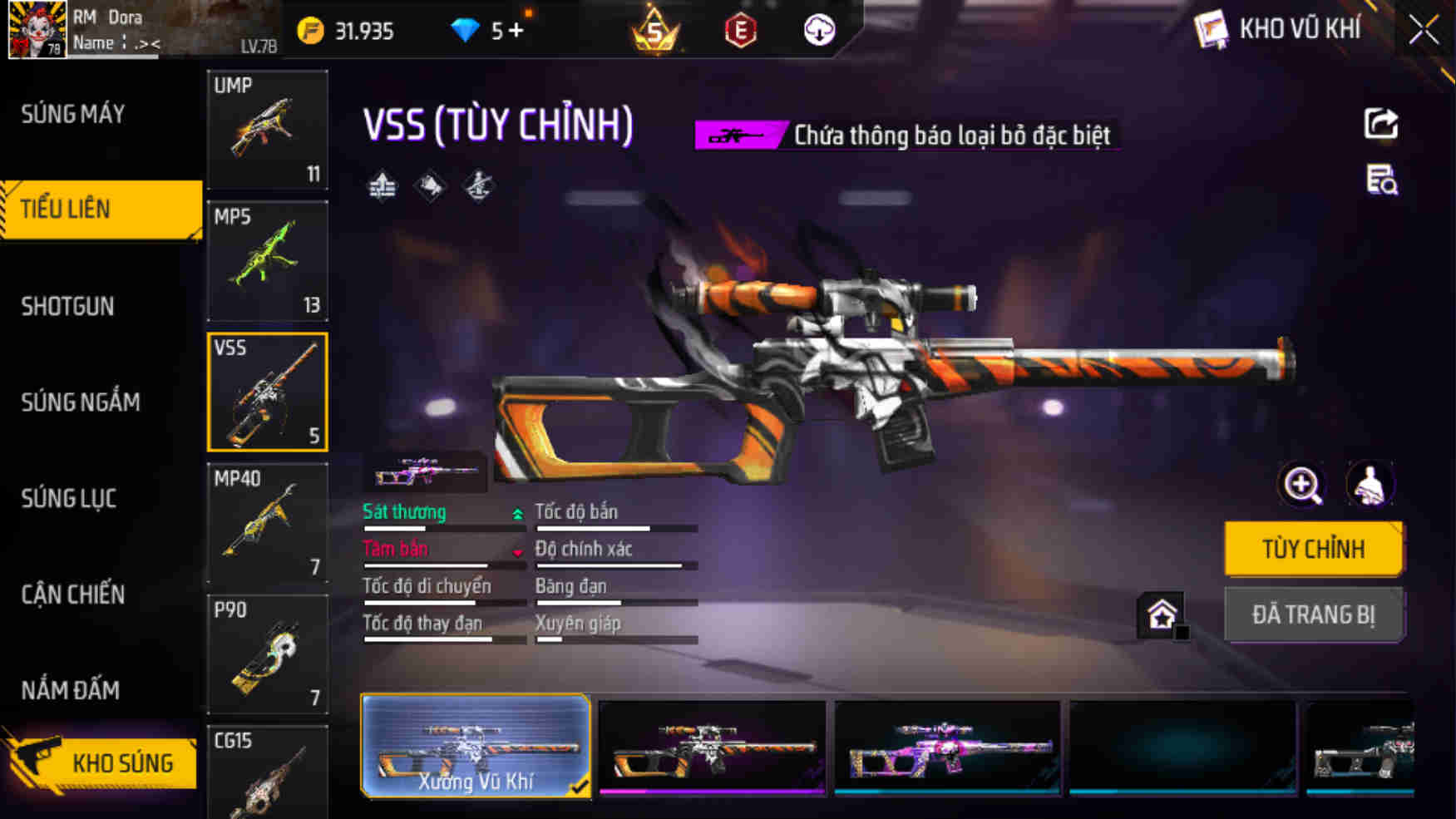Viewport: 1456px width, 819px height.
Task: Click the home star icon near equip button
Action: click(x=1160, y=615)
